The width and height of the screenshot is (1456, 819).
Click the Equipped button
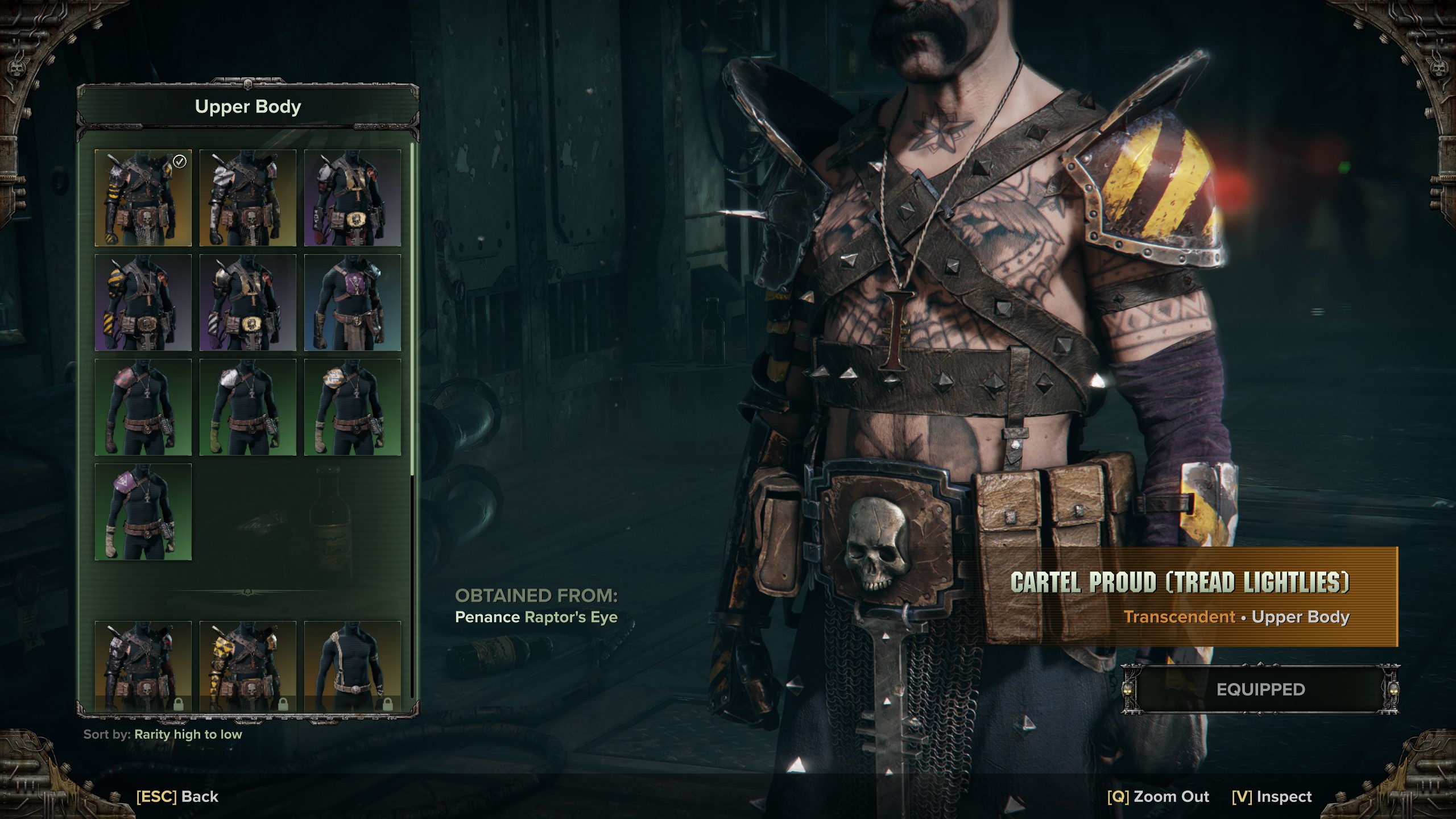coord(1260,689)
